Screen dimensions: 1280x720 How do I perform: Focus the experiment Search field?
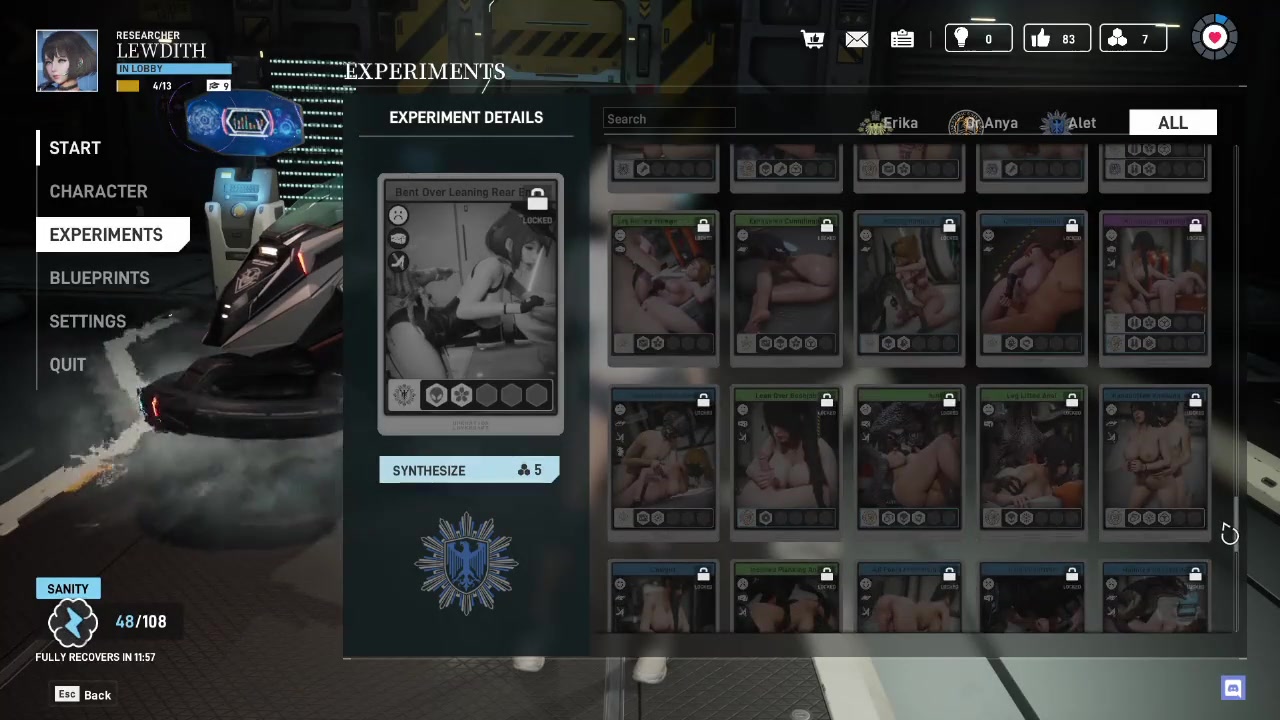coord(669,119)
